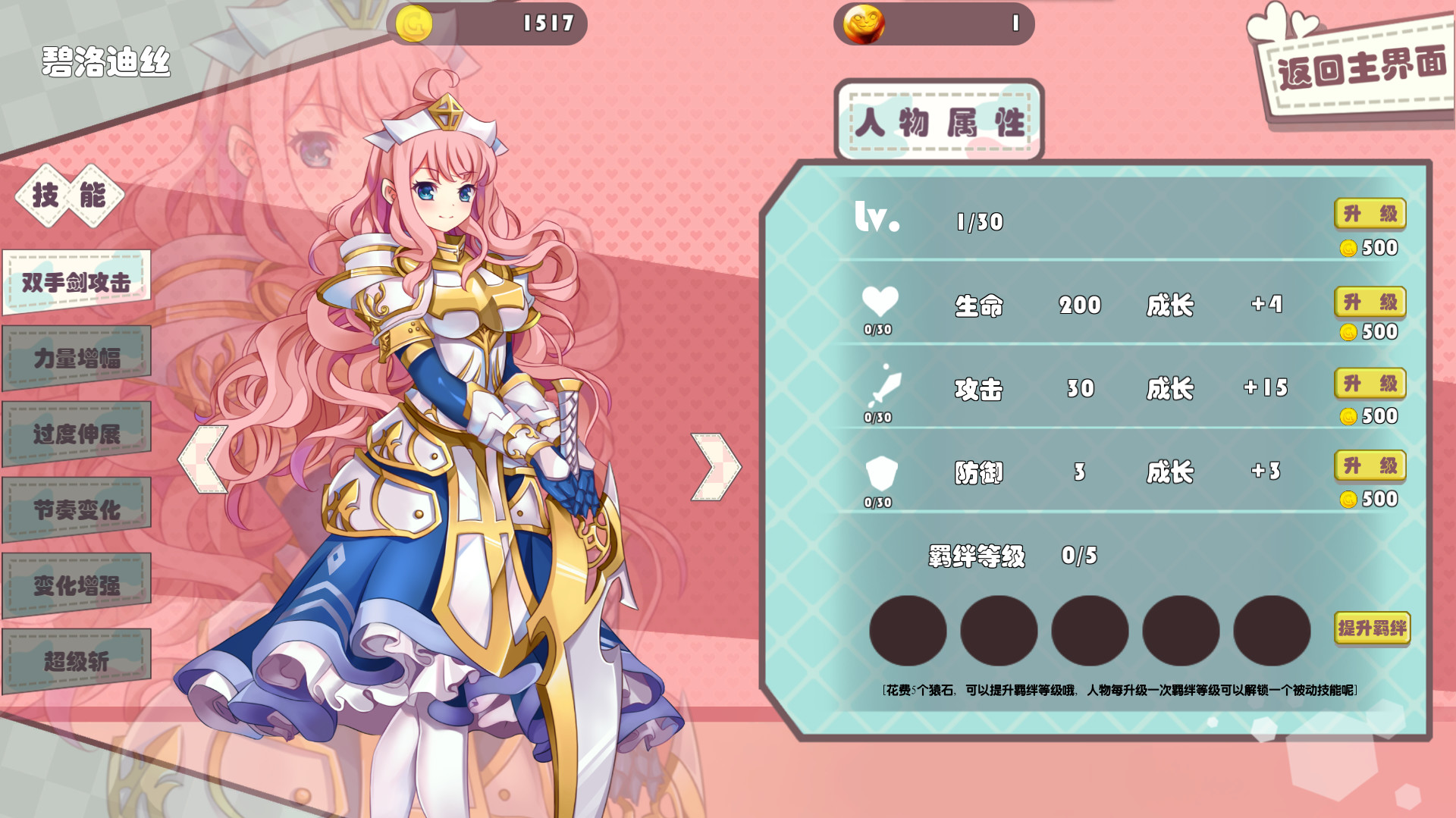Click the smiling ape stone currency icon
The width and height of the screenshot is (1456, 818).
864,23
